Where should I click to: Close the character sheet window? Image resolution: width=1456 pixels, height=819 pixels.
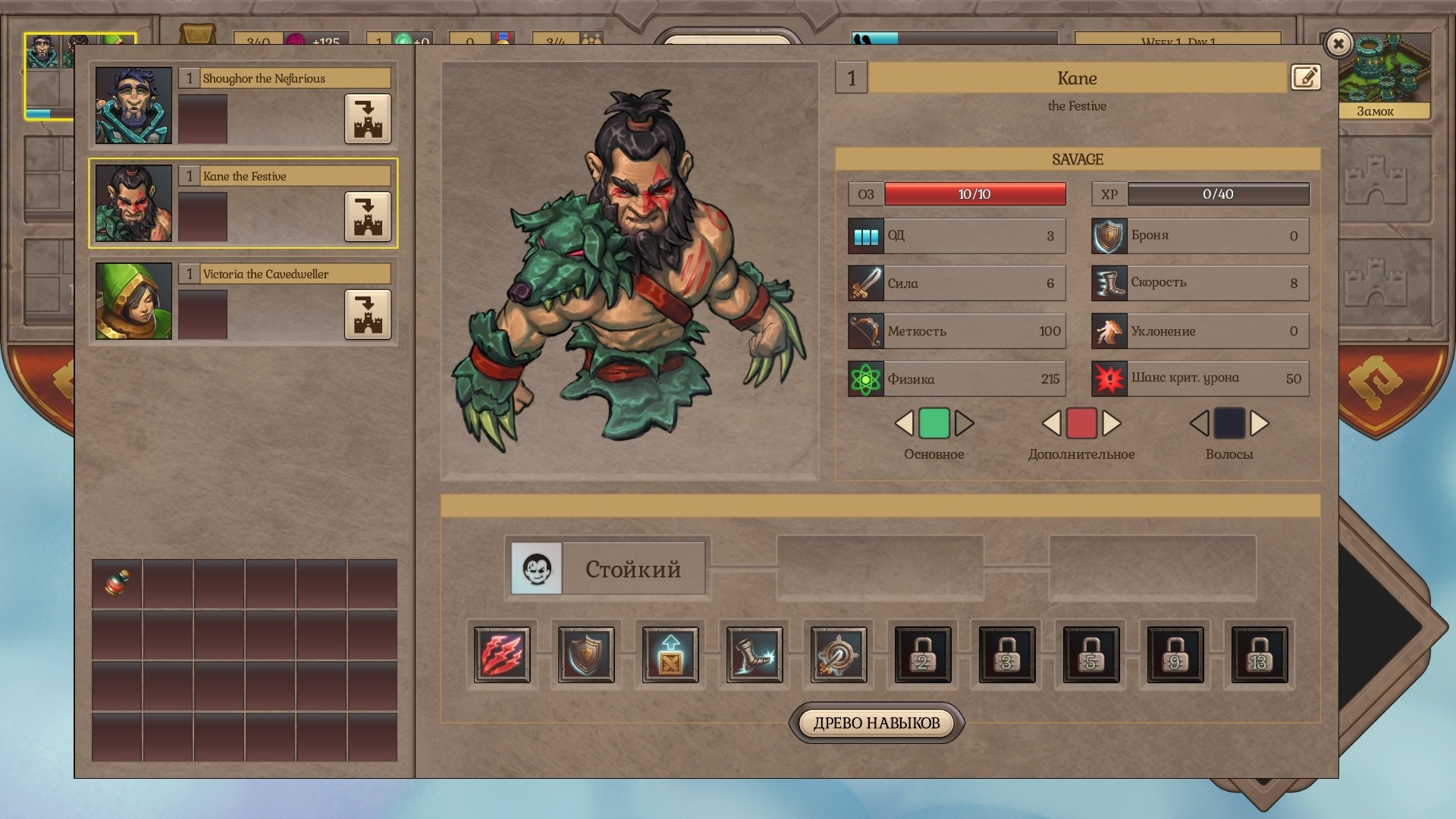[1338, 44]
